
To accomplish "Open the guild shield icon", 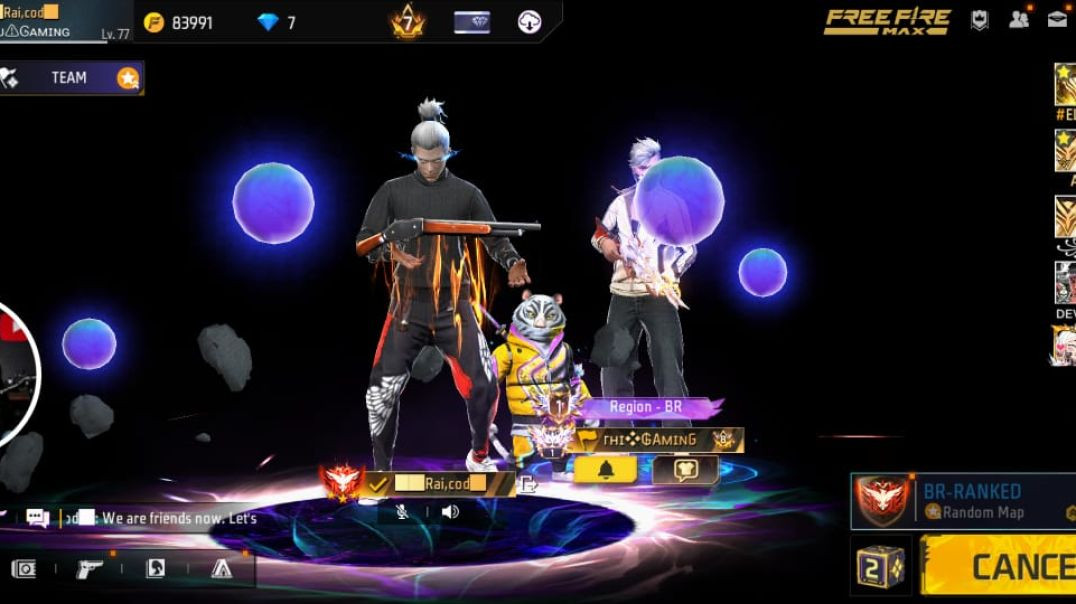I will pos(980,20).
